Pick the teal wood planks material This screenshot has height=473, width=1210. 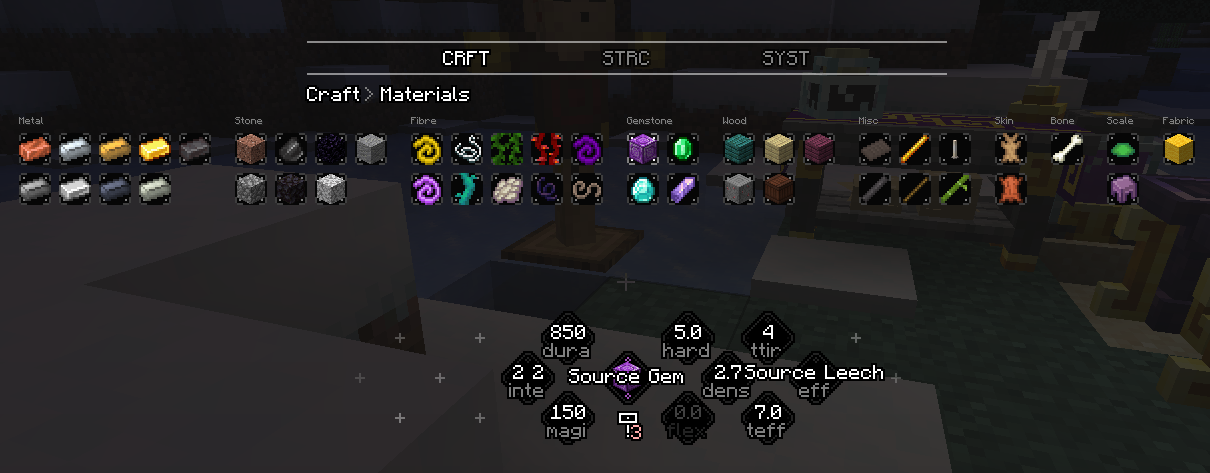tap(739, 150)
